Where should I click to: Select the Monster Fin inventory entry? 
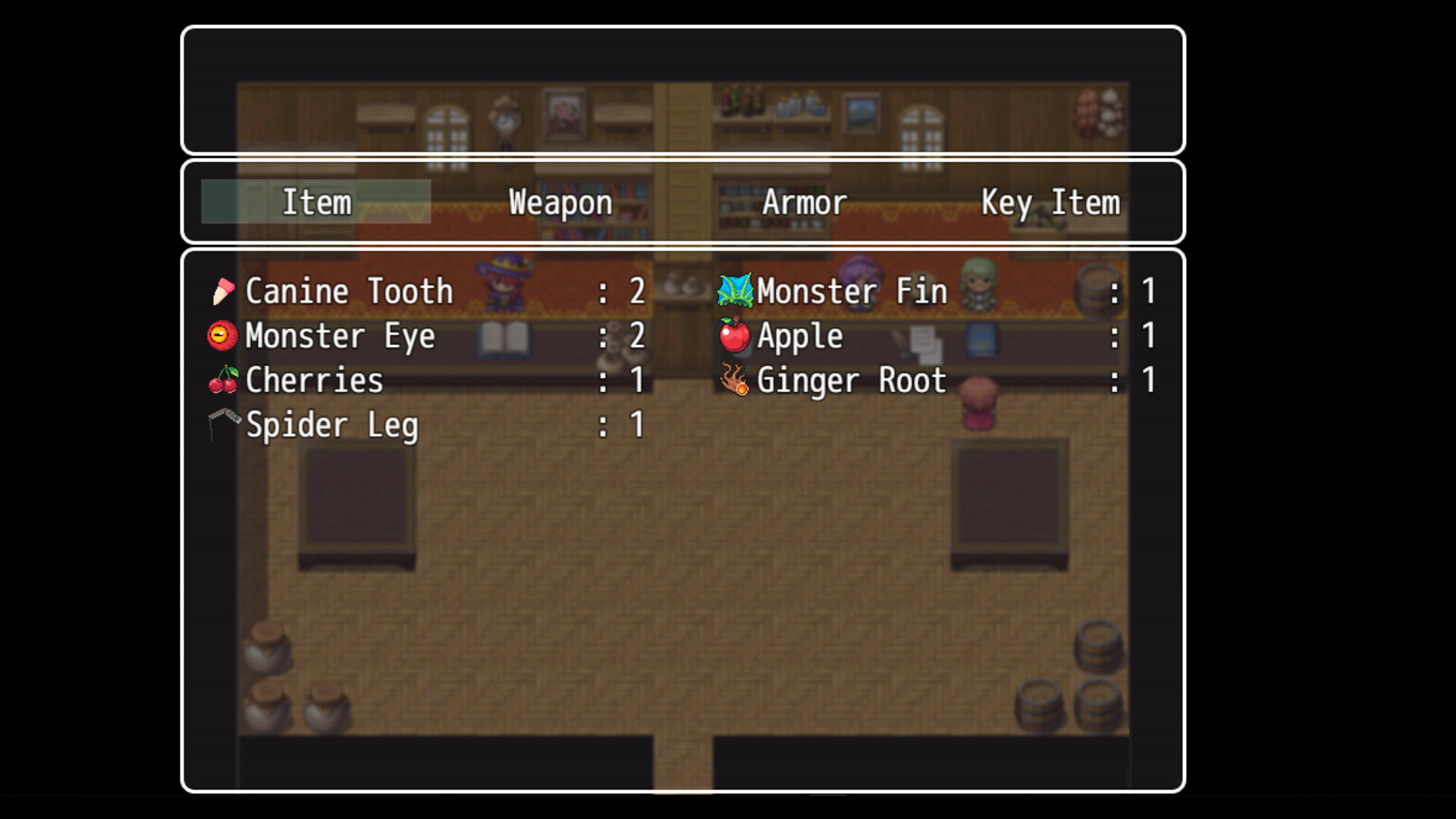[x=849, y=290]
